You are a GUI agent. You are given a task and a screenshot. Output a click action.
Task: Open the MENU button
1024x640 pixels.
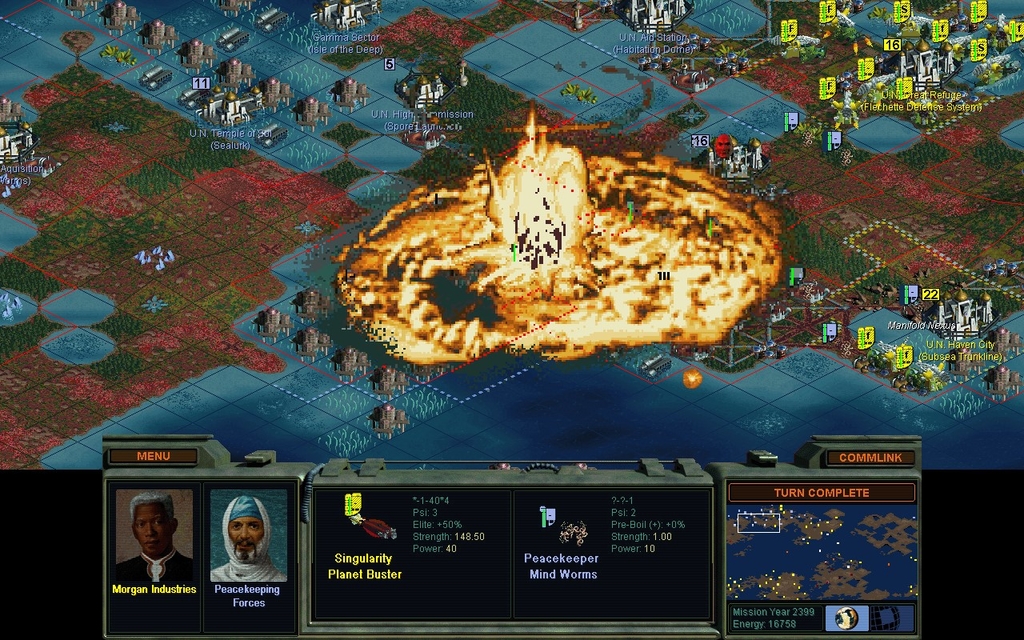153,456
